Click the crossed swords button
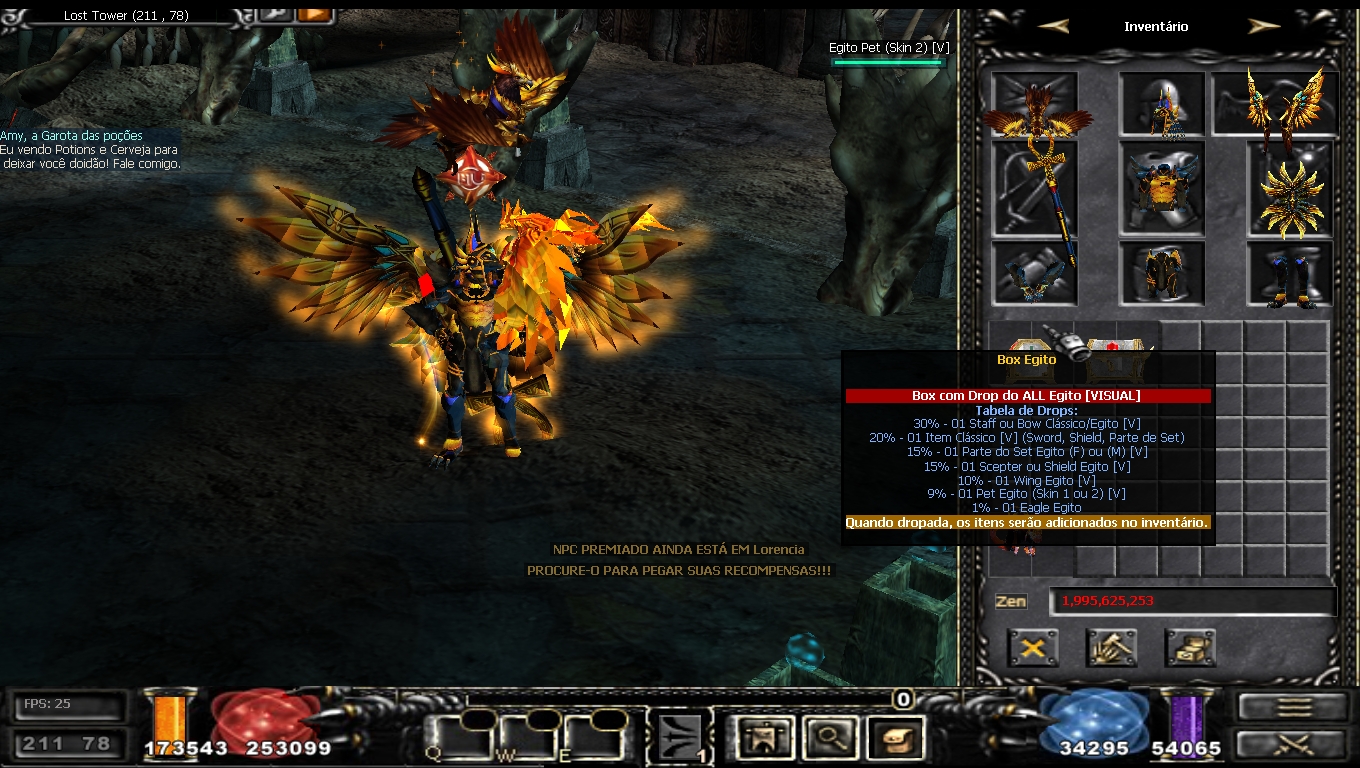Image resolution: width=1360 pixels, height=768 pixels. click(1293, 744)
